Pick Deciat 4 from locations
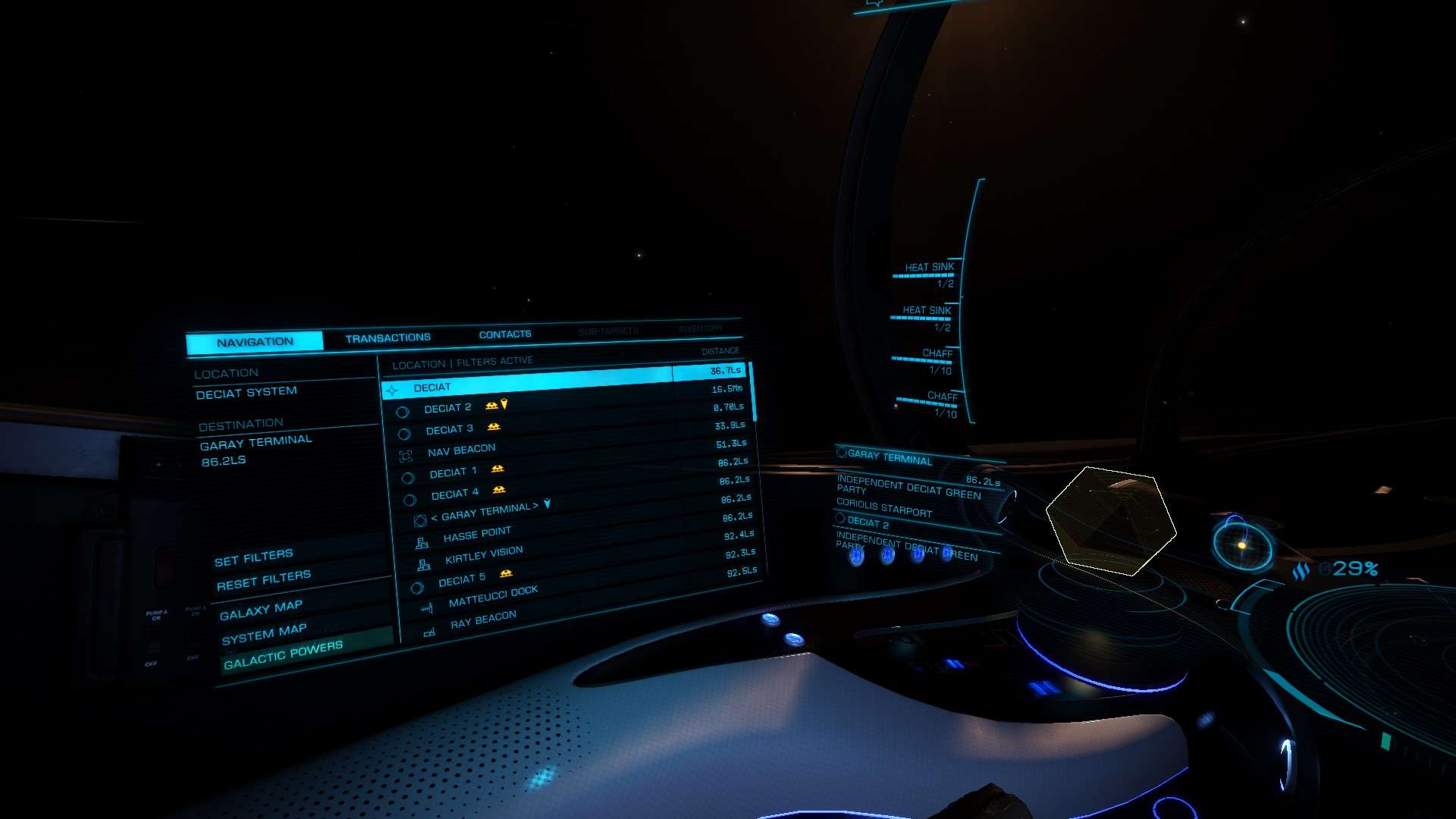The image size is (1456, 819). point(455,494)
